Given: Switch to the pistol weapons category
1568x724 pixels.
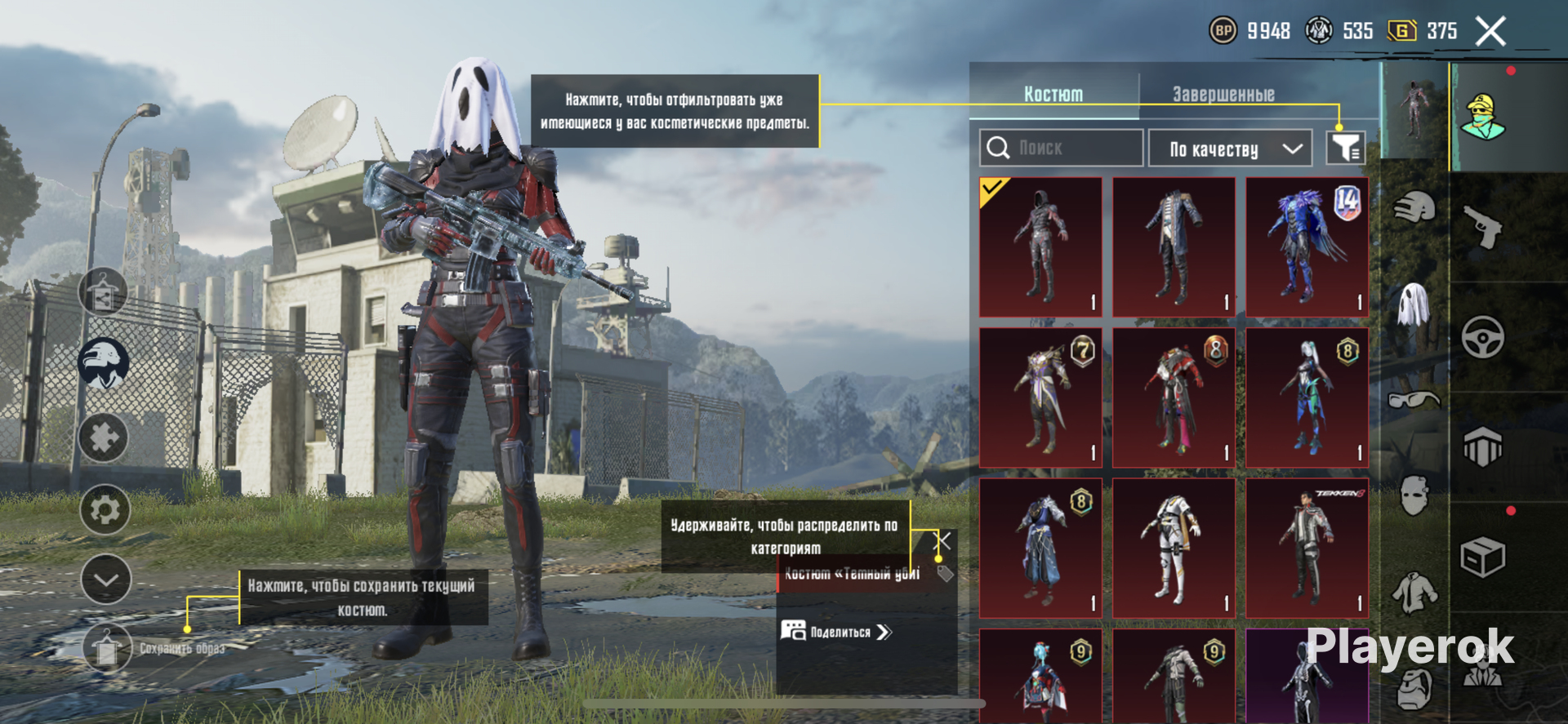Looking at the screenshot, I should coord(1482,226).
